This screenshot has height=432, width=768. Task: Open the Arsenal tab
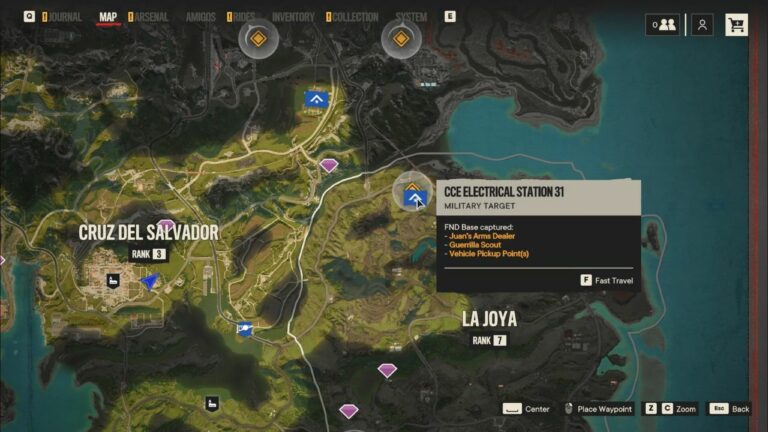[x=152, y=17]
